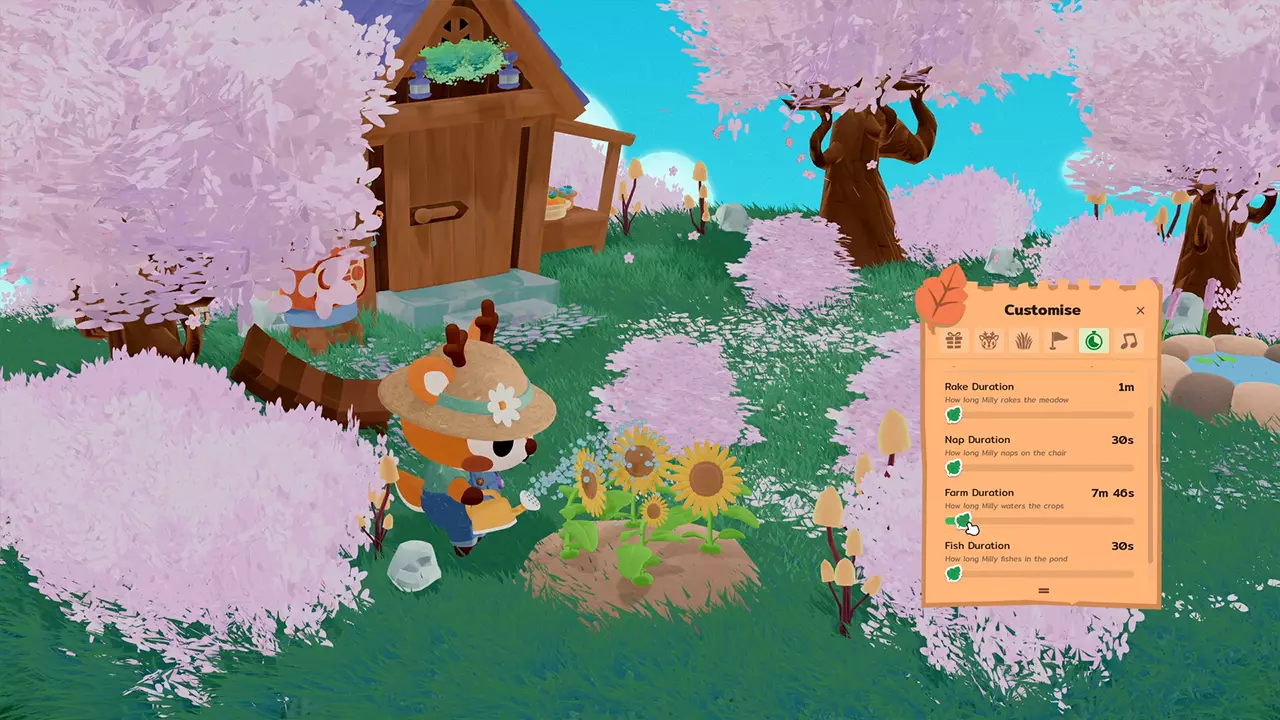The image size is (1280, 720).
Task: Open the flag customisation tab
Action: tap(1058, 341)
